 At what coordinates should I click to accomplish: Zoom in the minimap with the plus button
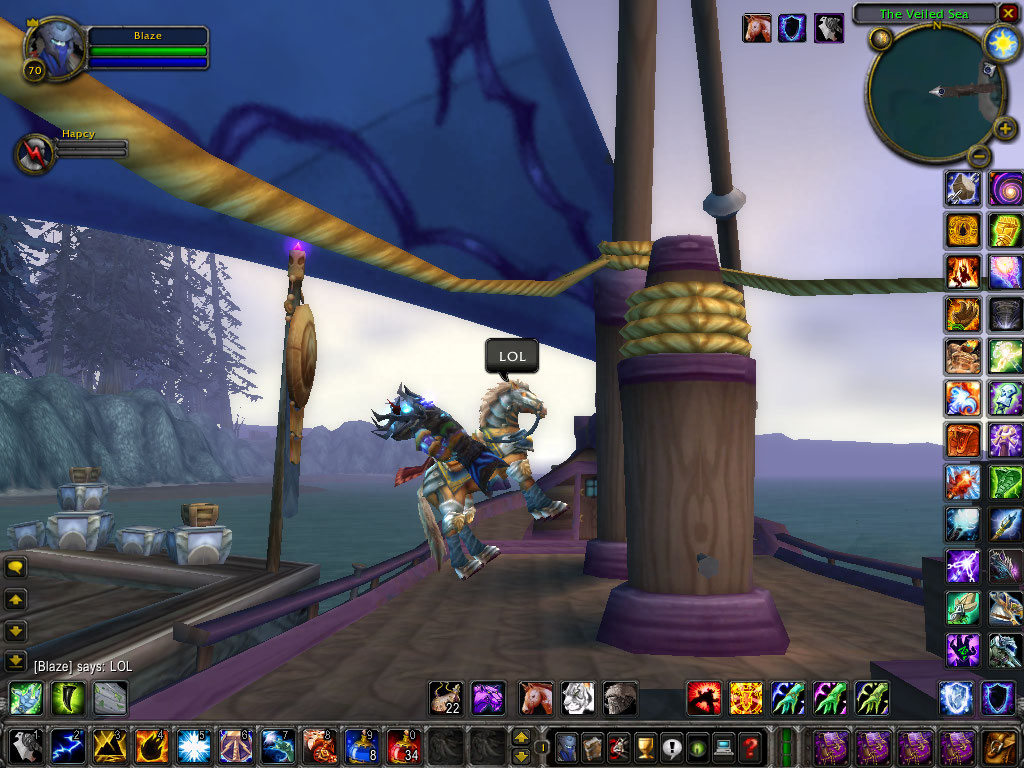pyautogui.click(x=1004, y=129)
